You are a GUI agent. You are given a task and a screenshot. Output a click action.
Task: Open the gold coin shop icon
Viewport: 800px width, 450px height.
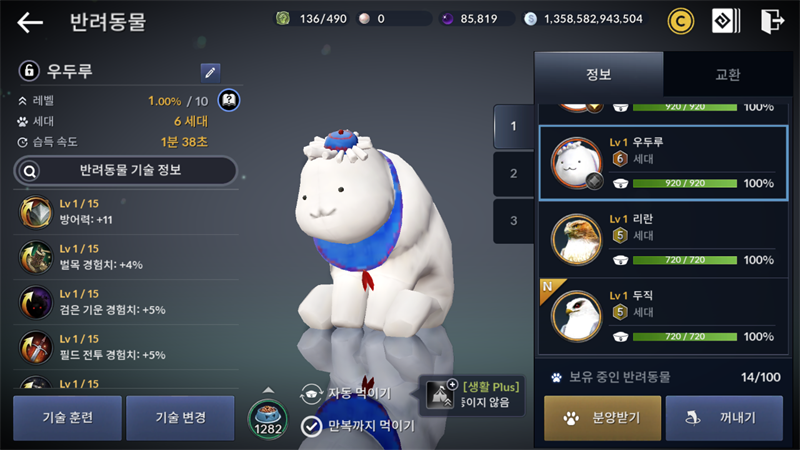tap(680, 20)
